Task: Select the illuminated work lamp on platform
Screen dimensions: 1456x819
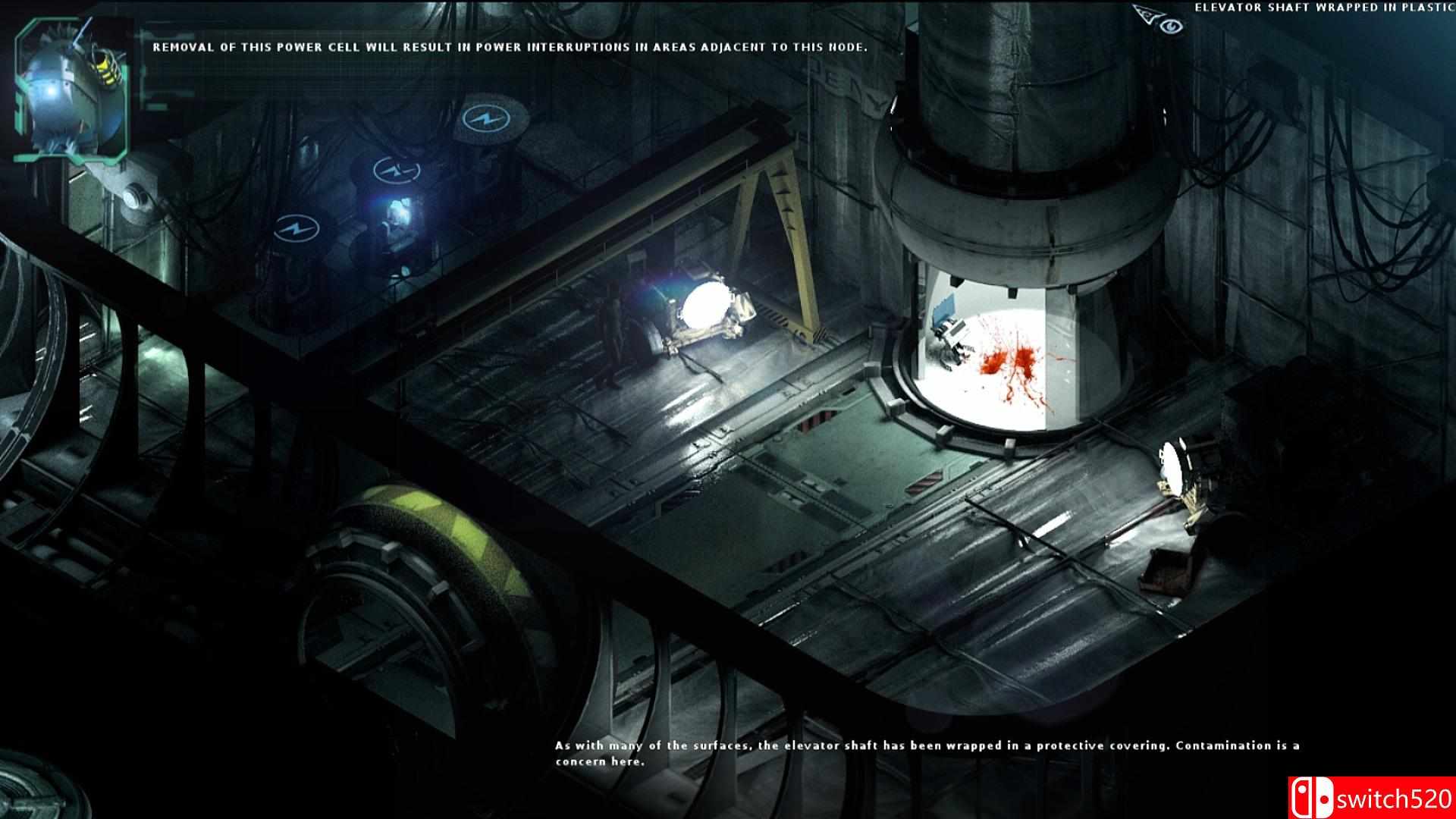Action: tap(705, 303)
